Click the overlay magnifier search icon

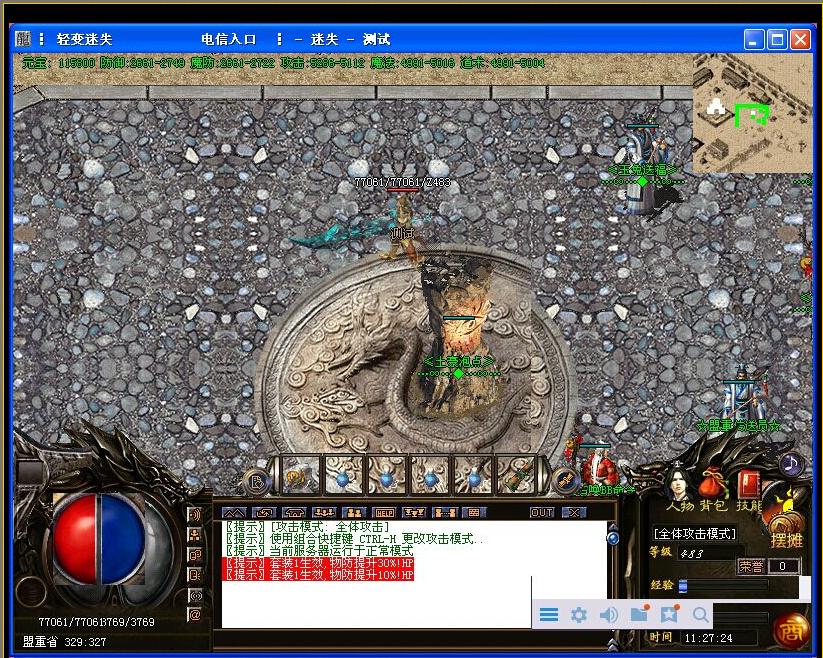click(x=701, y=615)
